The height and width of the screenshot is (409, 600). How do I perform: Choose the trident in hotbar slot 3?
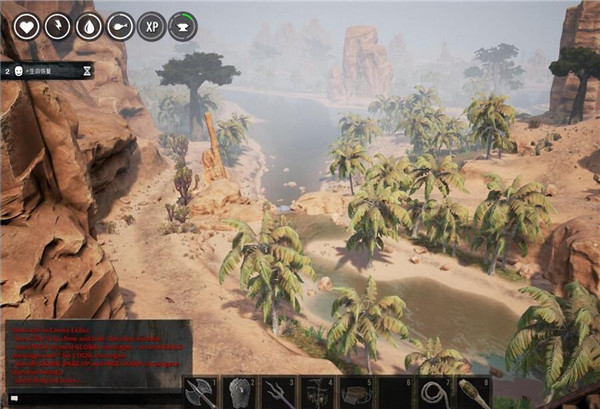pos(277,393)
